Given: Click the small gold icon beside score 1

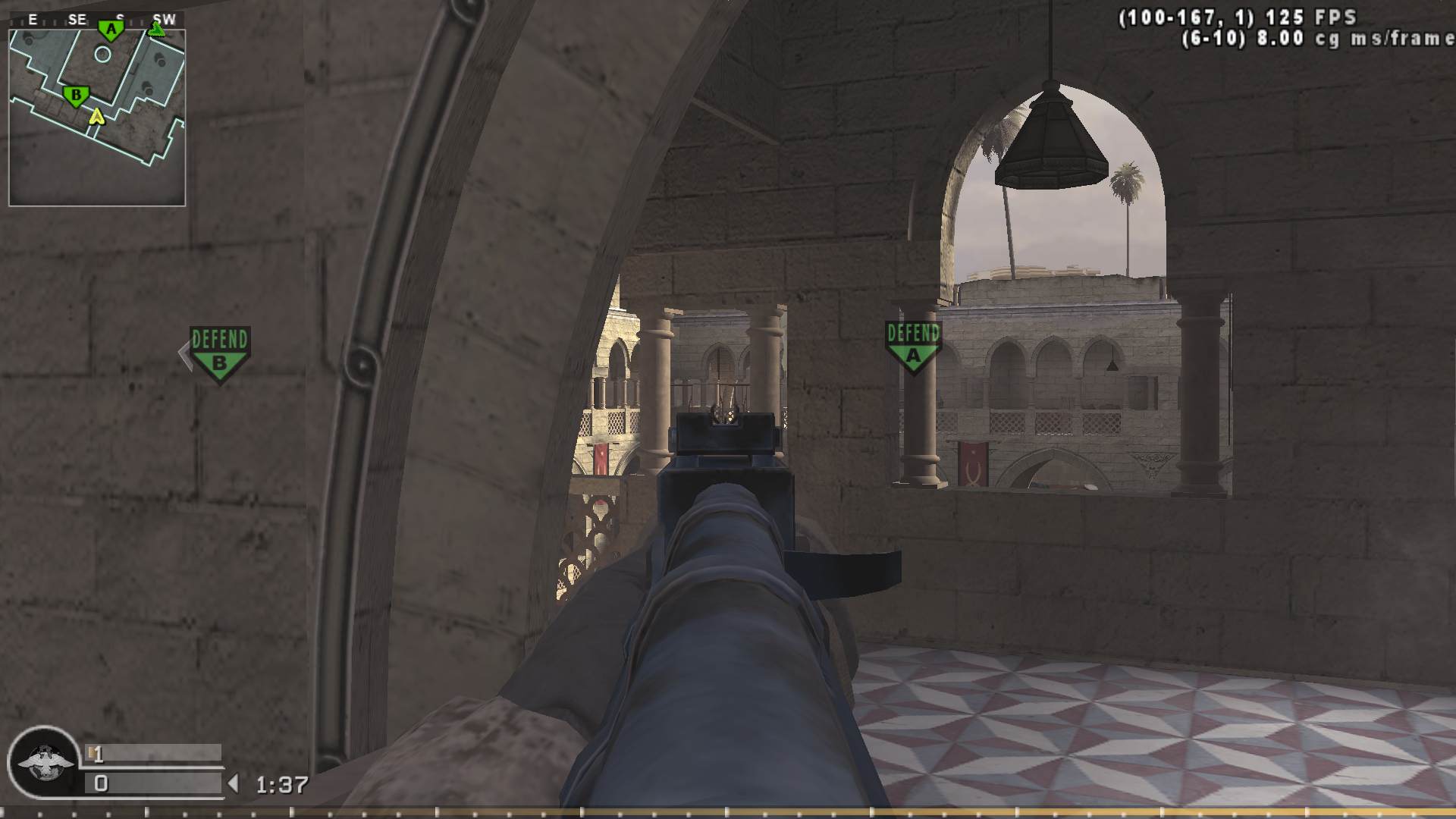Looking at the screenshot, I should tap(90, 752).
